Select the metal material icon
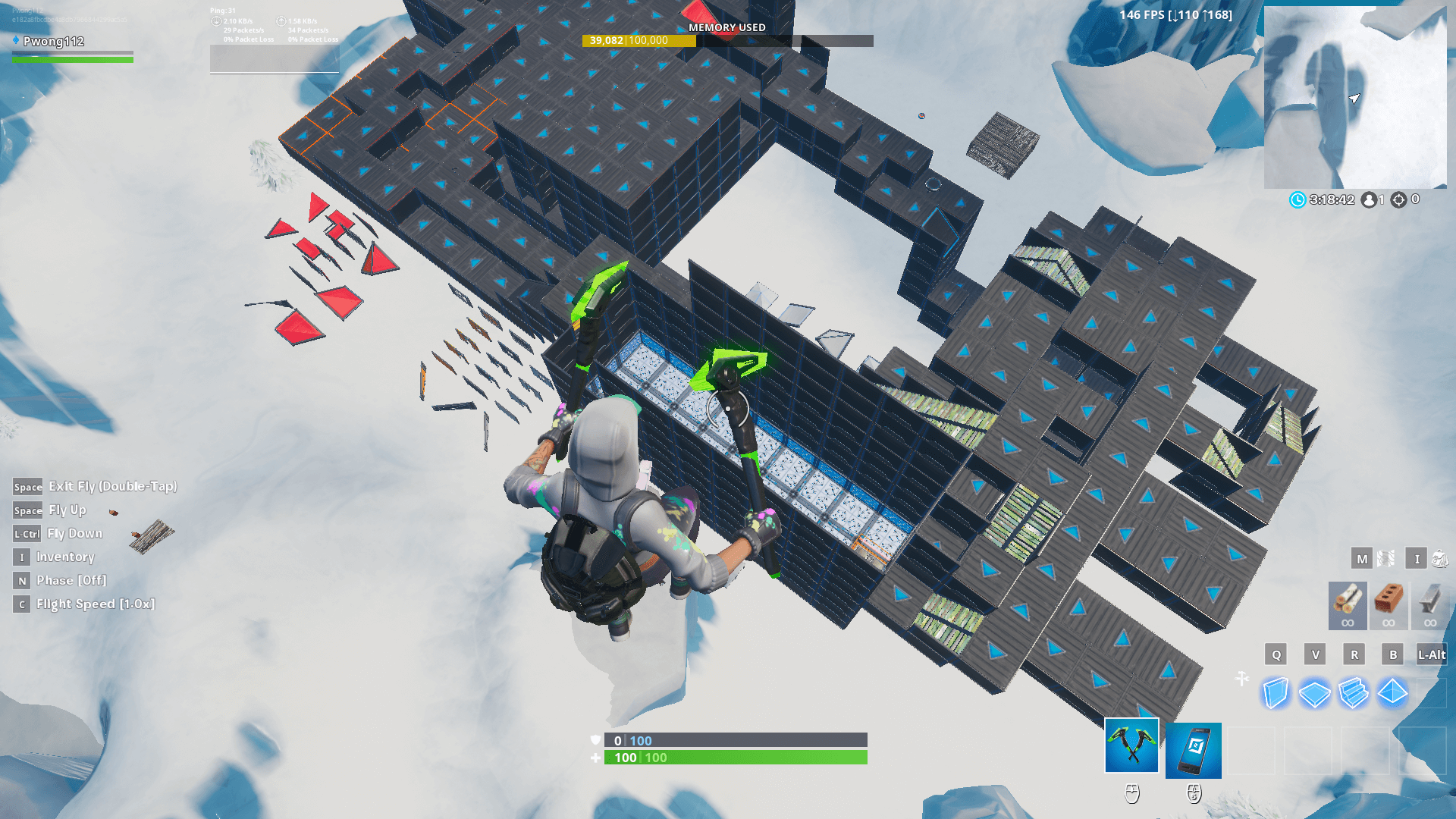 (1430, 604)
